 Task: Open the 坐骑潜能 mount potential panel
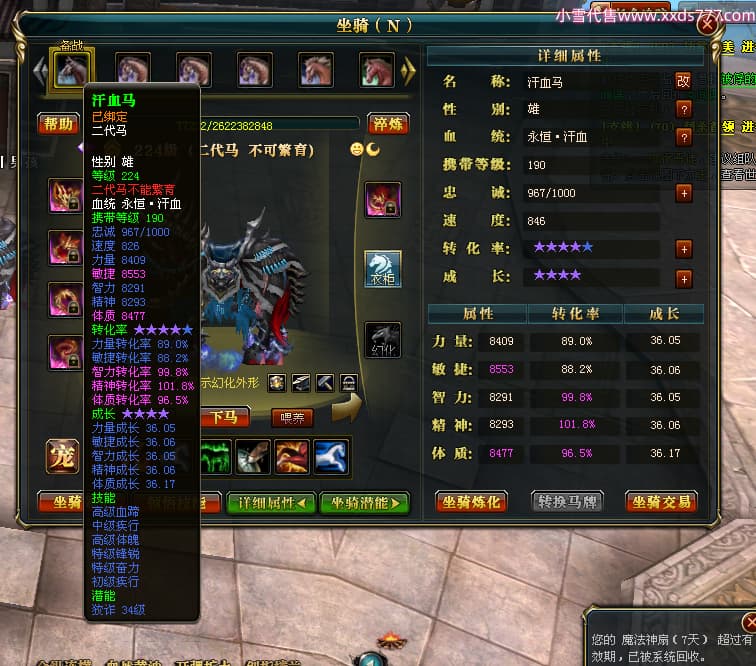tap(364, 502)
